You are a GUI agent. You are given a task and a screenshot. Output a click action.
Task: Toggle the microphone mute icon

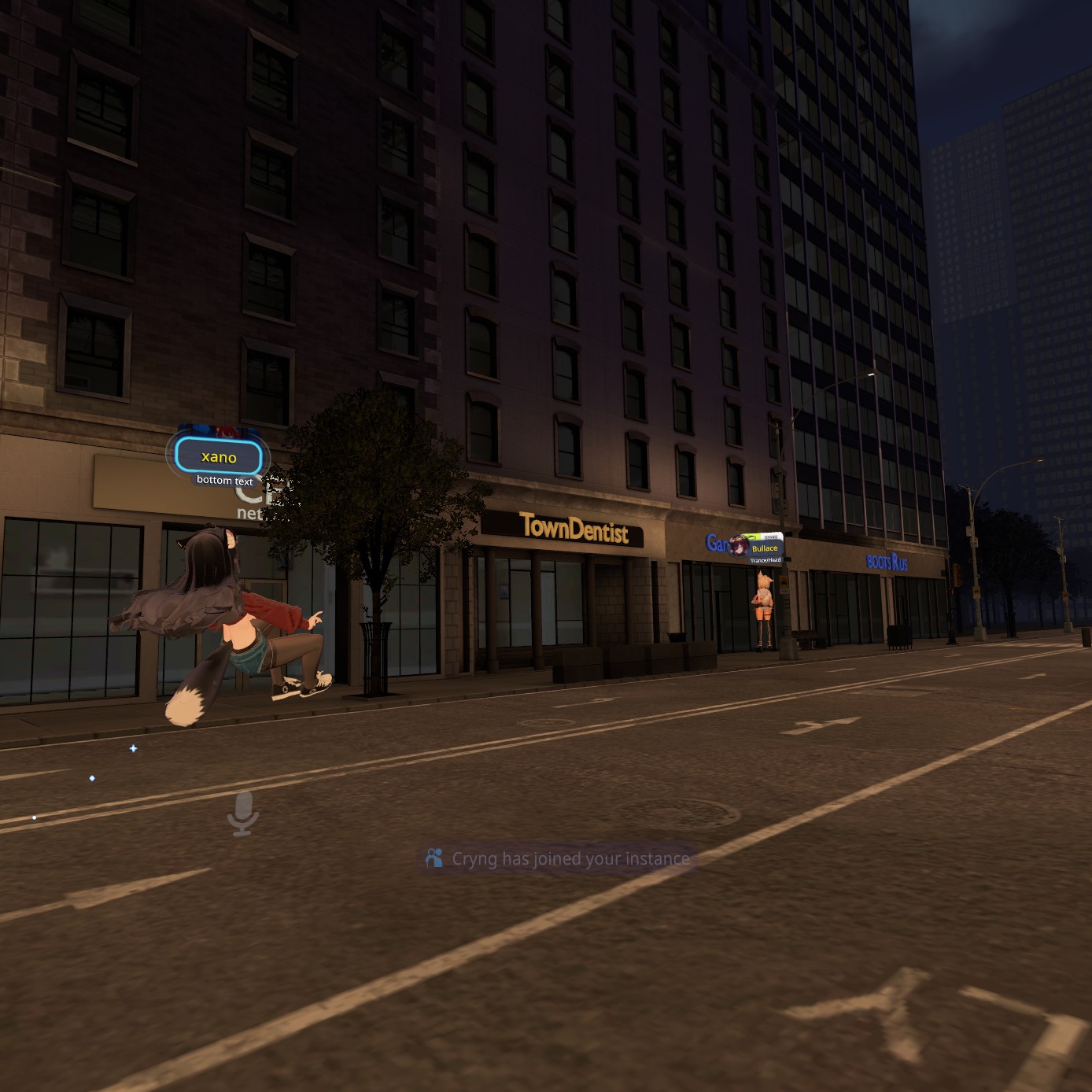243,813
